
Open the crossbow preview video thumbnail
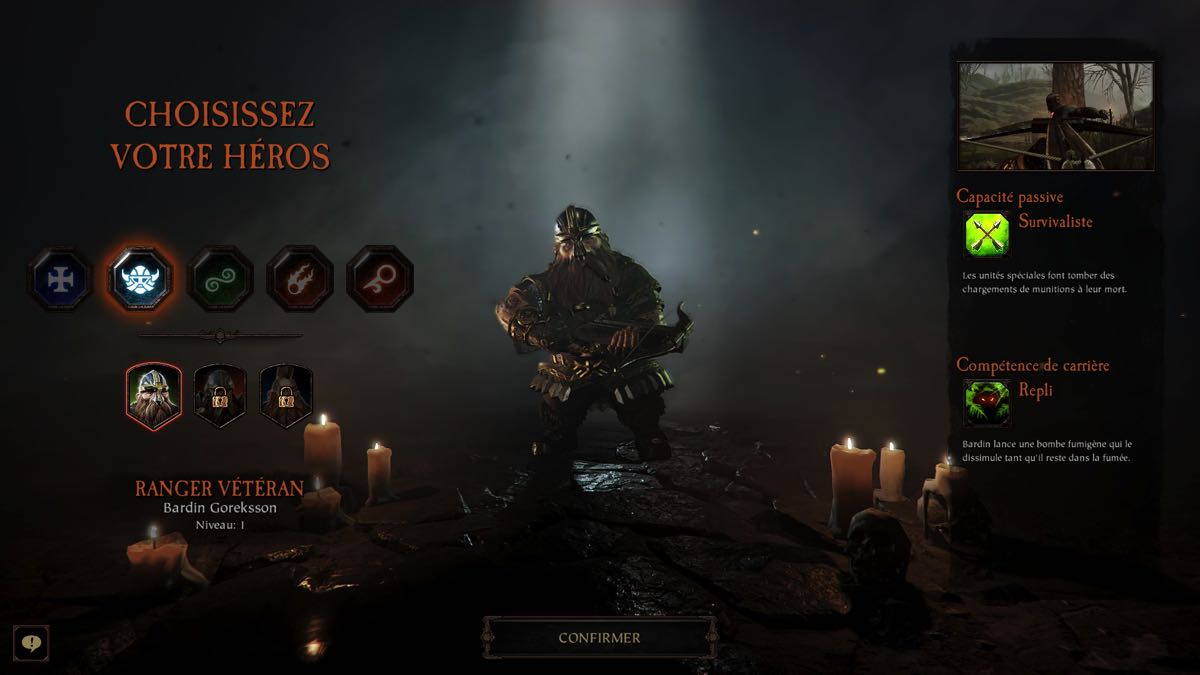click(x=1055, y=116)
